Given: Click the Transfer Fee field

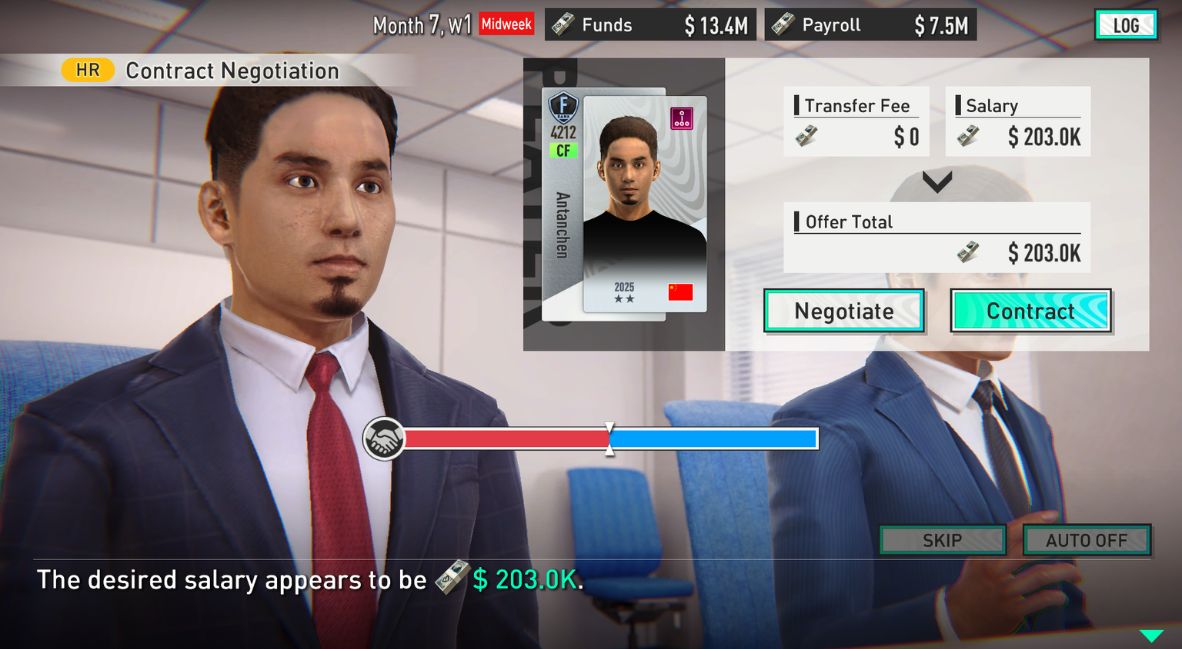Looking at the screenshot, I should click(x=857, y=122).
